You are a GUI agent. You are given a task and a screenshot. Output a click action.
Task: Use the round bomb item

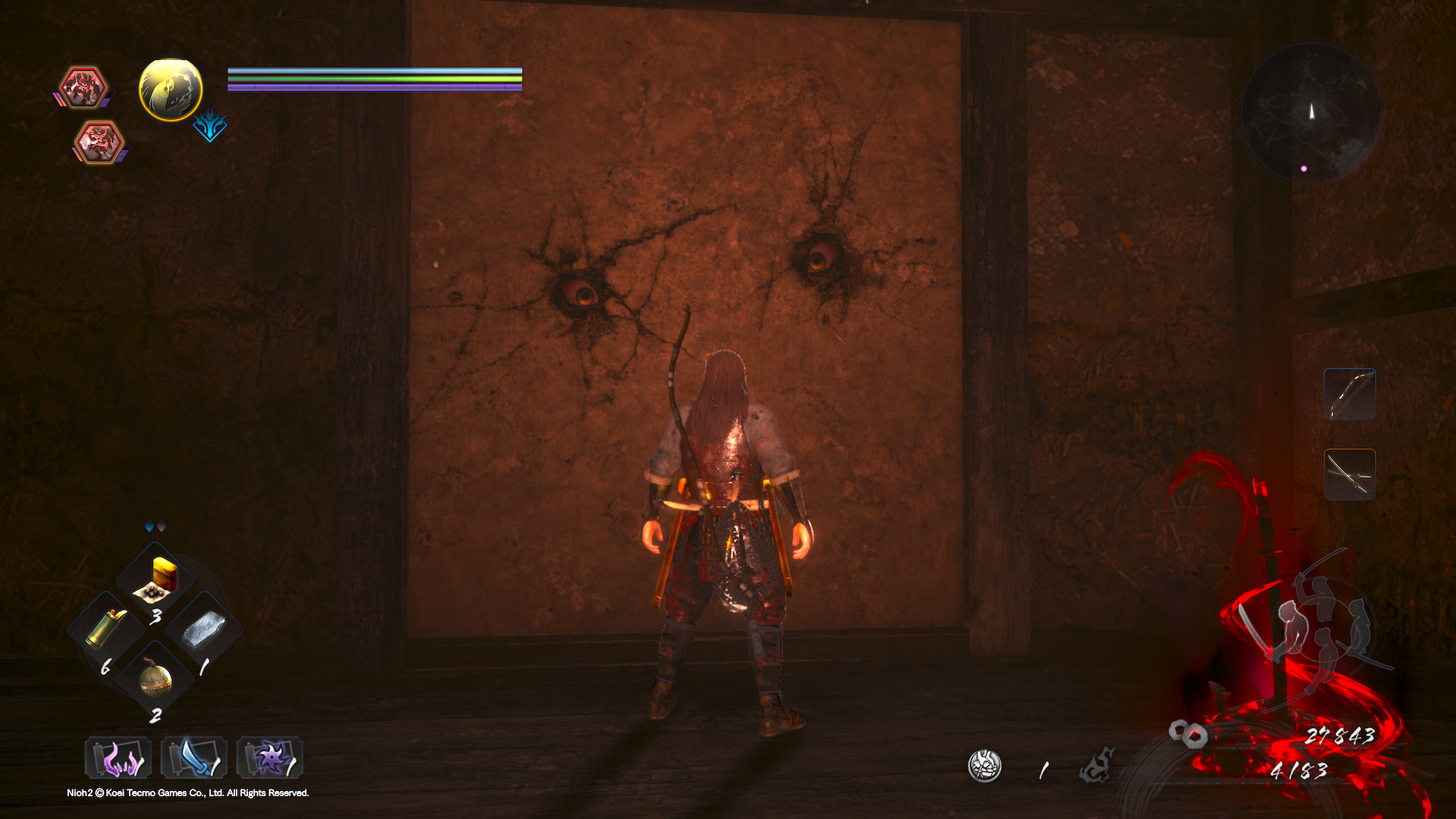coord(155,679)
